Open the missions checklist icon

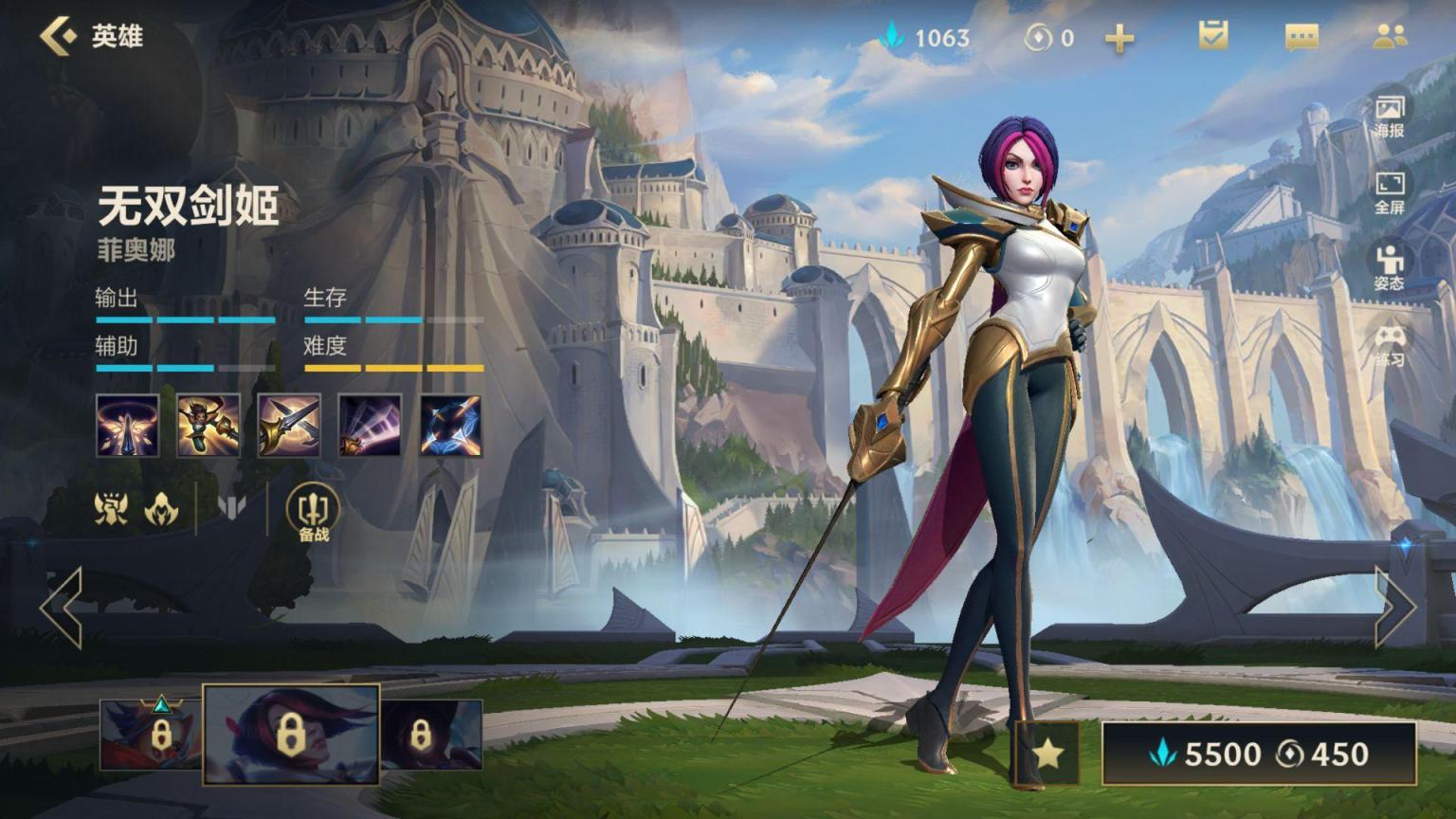tap(1212, 36)
